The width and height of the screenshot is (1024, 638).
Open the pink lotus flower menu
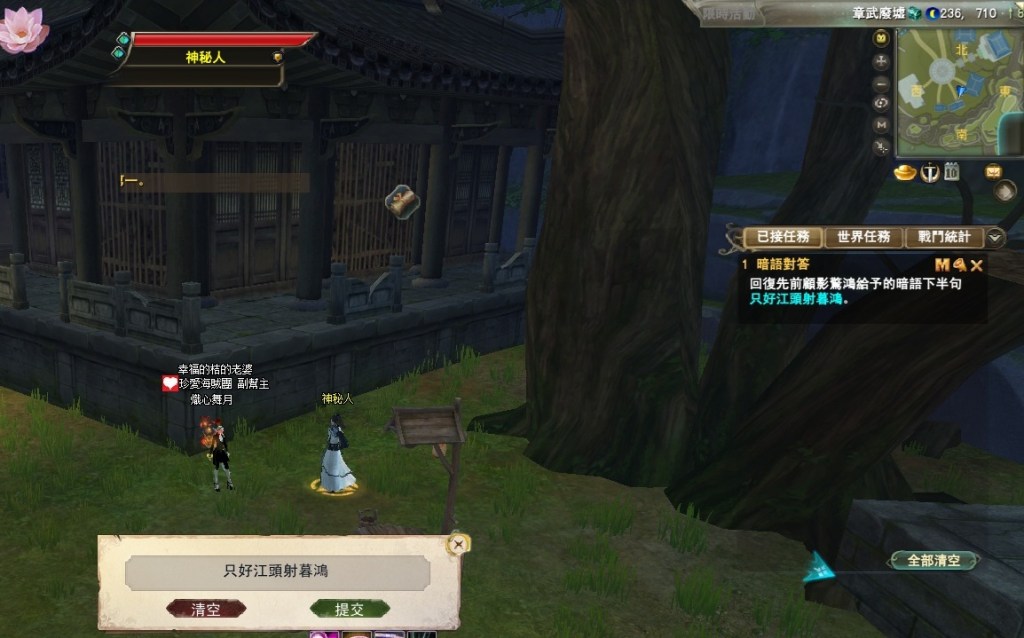tap(22, 28)
